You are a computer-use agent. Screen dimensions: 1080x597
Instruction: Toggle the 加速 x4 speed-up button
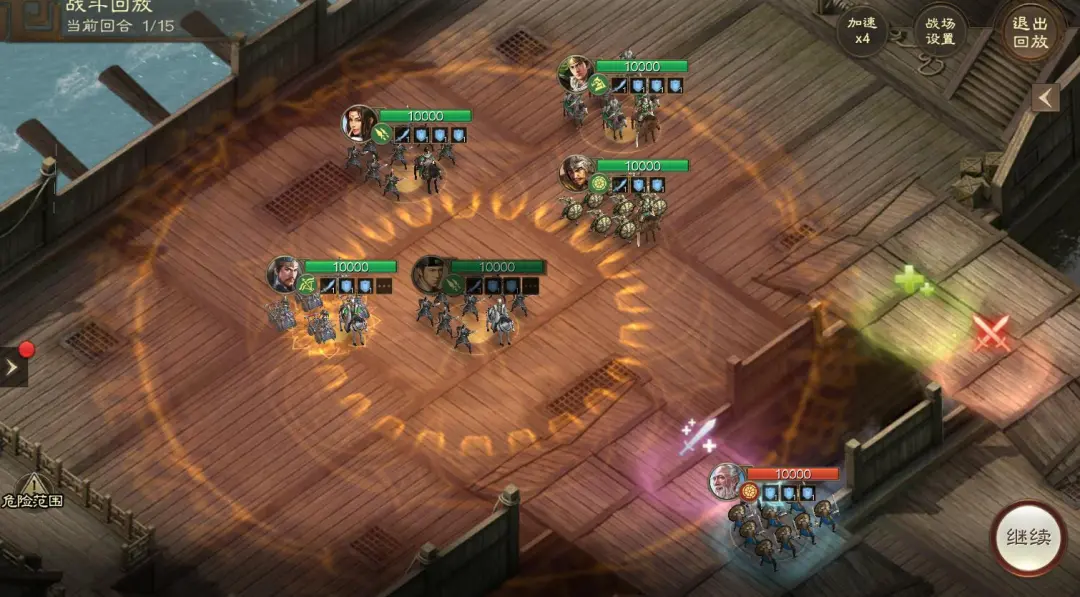(x=861, y=31)
